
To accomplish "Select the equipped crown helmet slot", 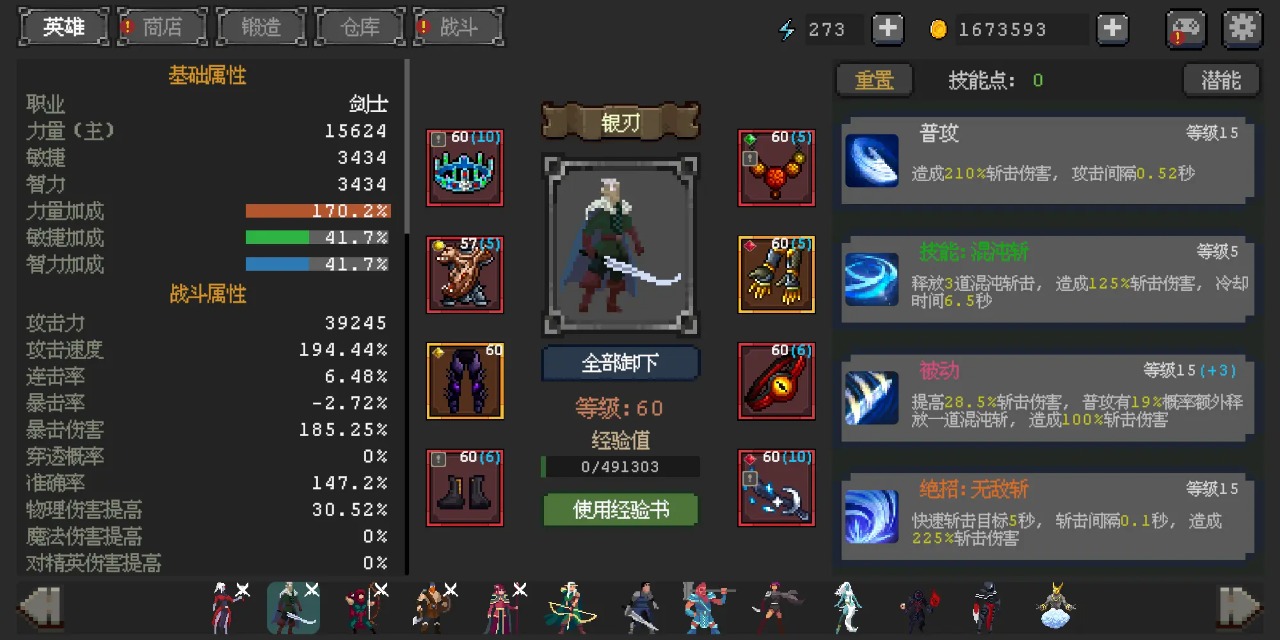I will point(465,168).
